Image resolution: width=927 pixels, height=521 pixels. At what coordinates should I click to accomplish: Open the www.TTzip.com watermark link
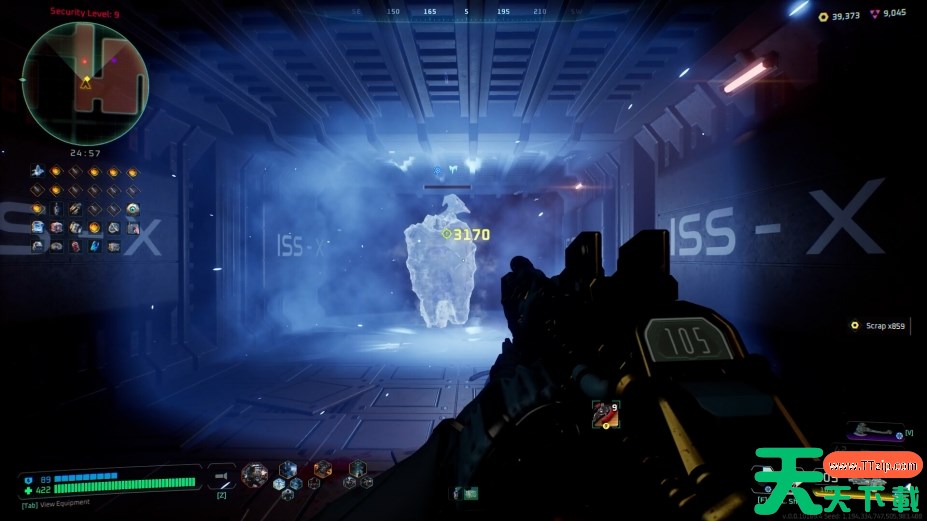point(873,464)
